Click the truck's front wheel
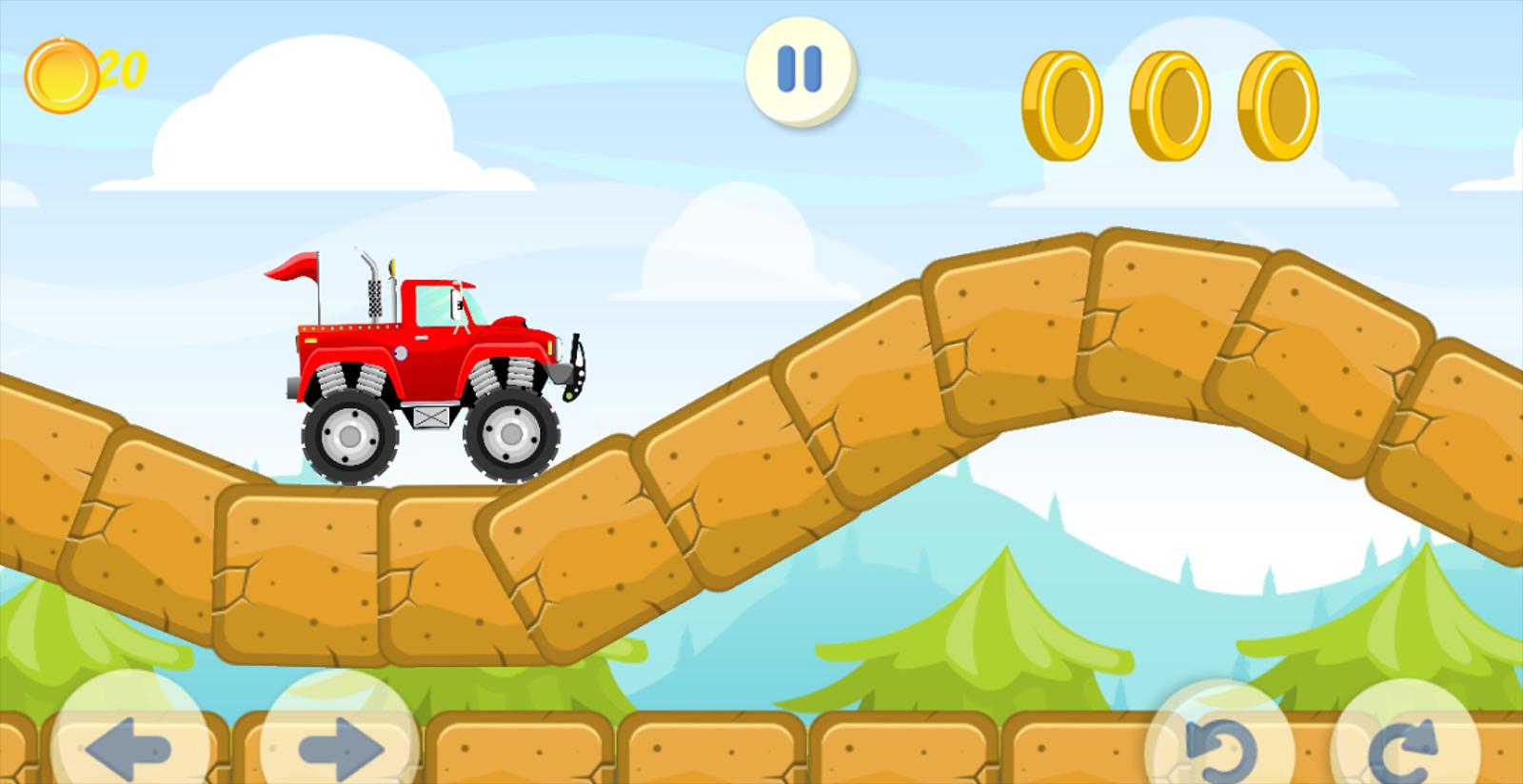The height and width of the screenshot is (784, 1523). pyautogui.click(x=511, y=436)
